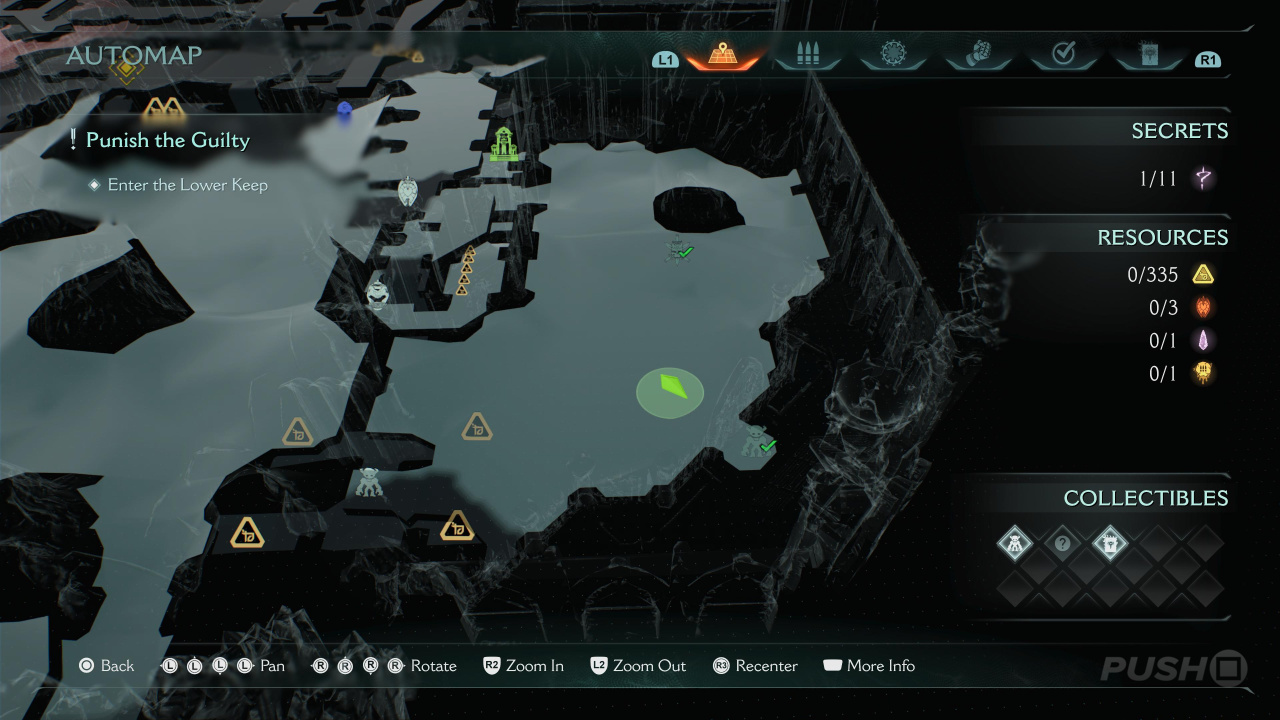The image size is (1280, 720).
Task: Select the demon toy marker without a checkmark
Action: [369, 482]
